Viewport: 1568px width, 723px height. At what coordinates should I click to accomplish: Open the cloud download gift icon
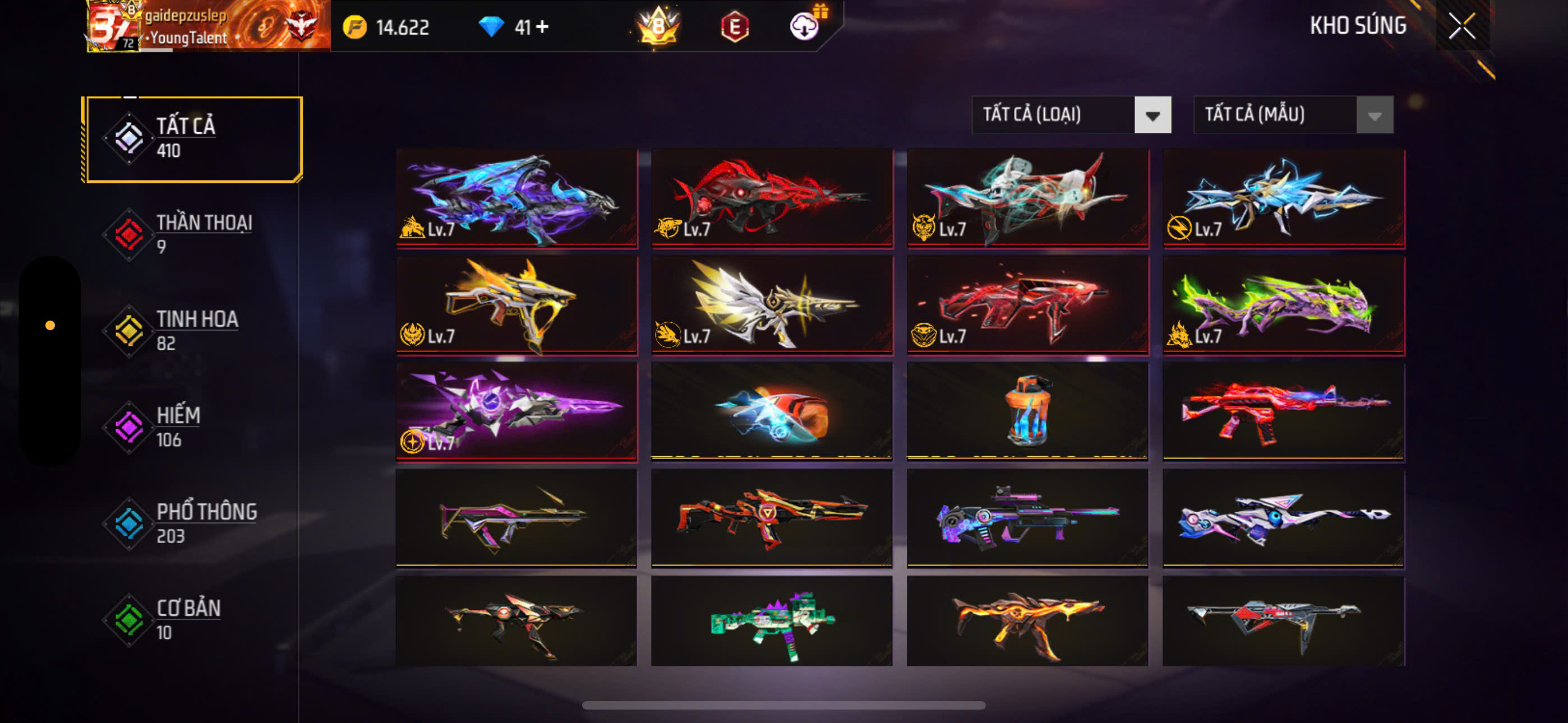805,26
